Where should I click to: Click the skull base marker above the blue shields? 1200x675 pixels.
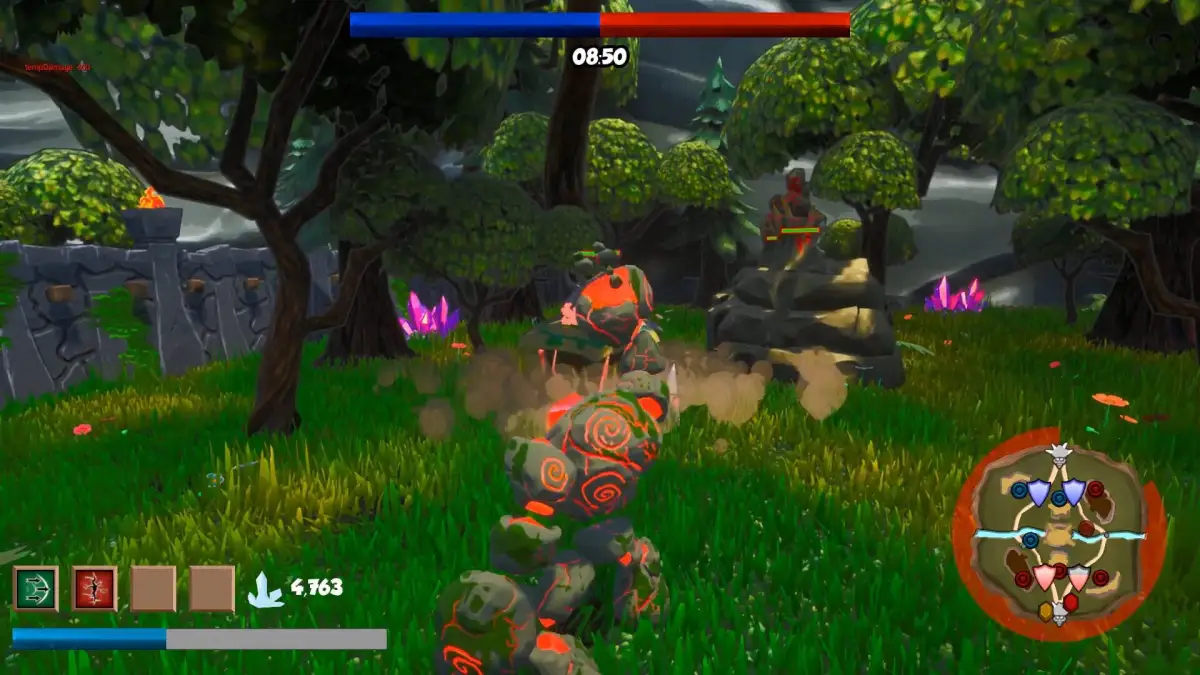pyautogui.click(x=1058, y=455)
